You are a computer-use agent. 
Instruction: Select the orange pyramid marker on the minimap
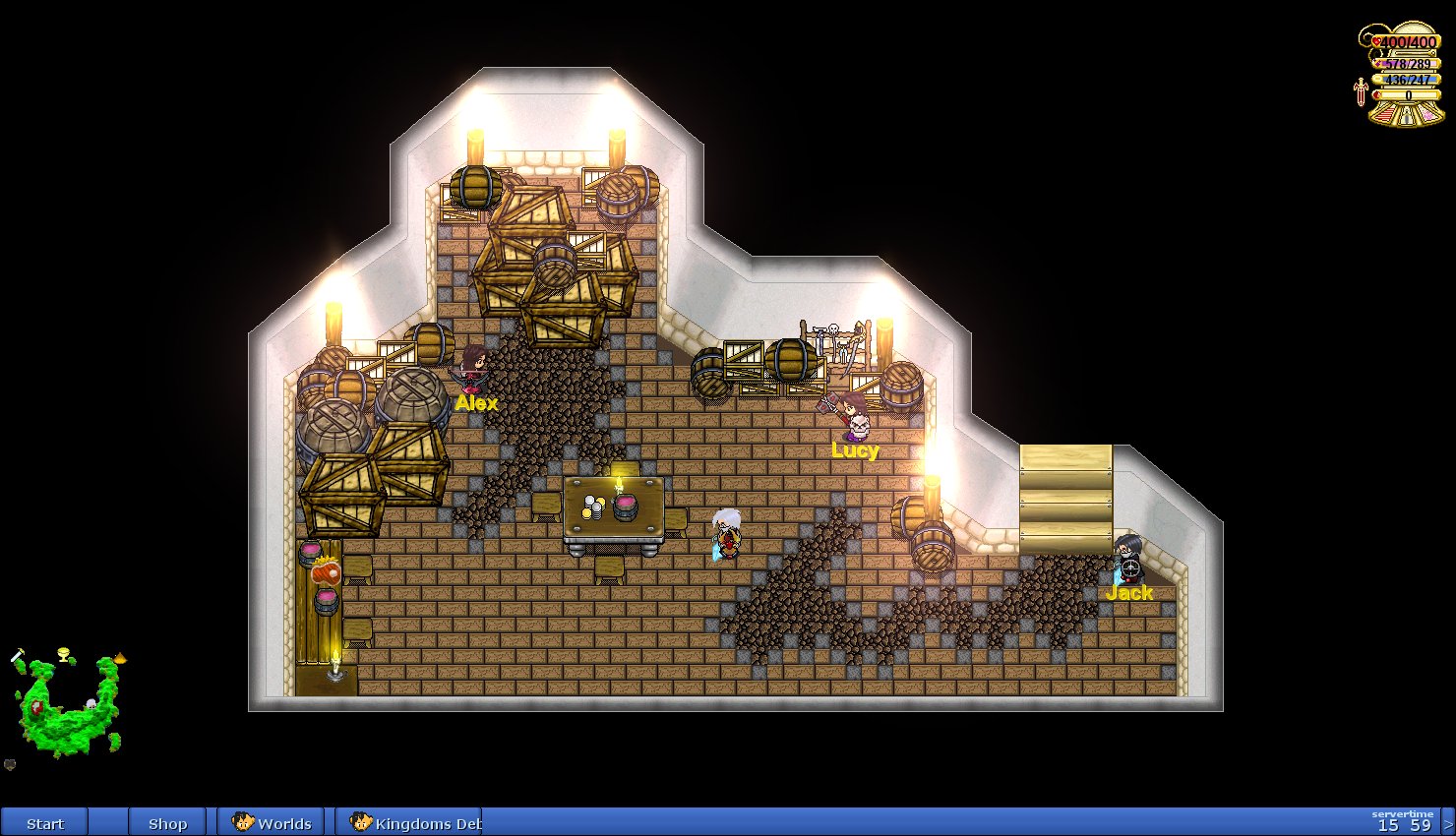coord(120,658)
